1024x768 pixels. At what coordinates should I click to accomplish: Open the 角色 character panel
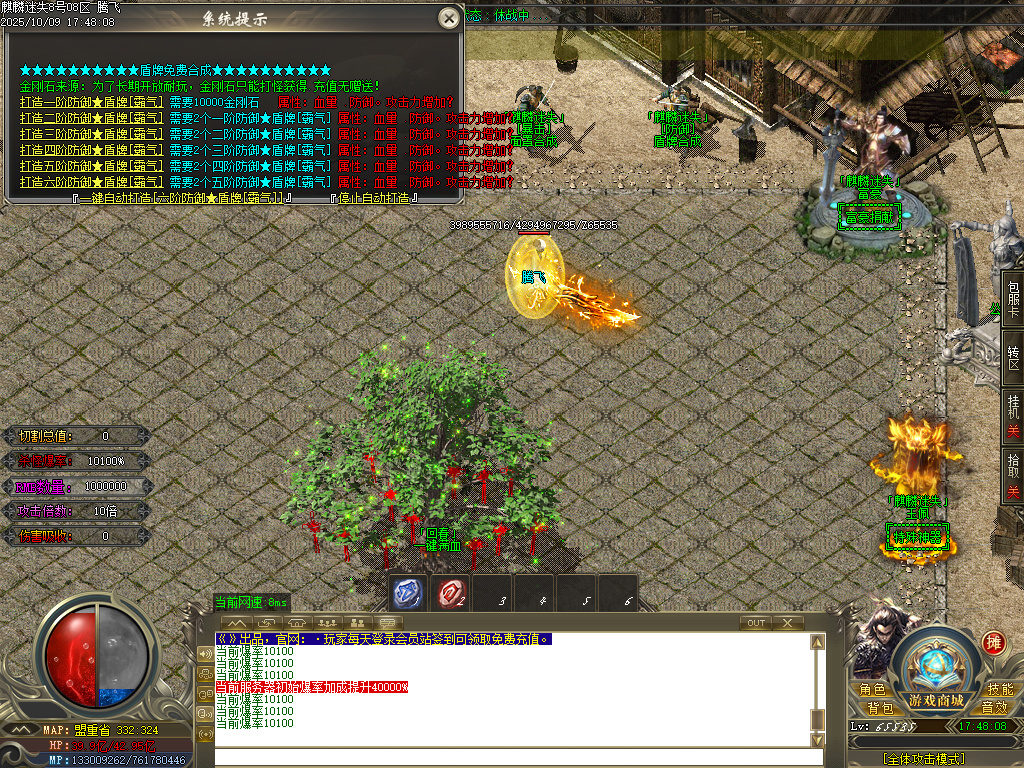[872, 690]
